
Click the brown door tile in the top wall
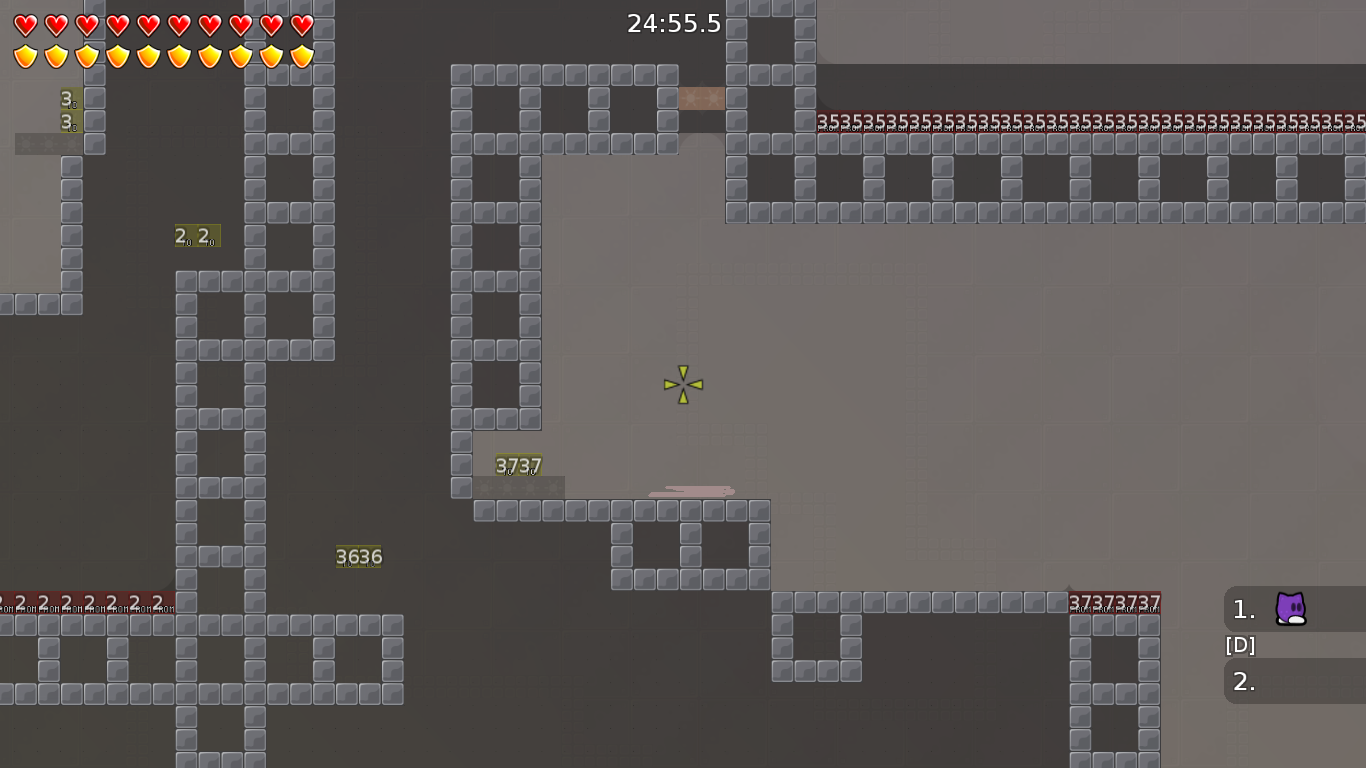coord(704,99)
